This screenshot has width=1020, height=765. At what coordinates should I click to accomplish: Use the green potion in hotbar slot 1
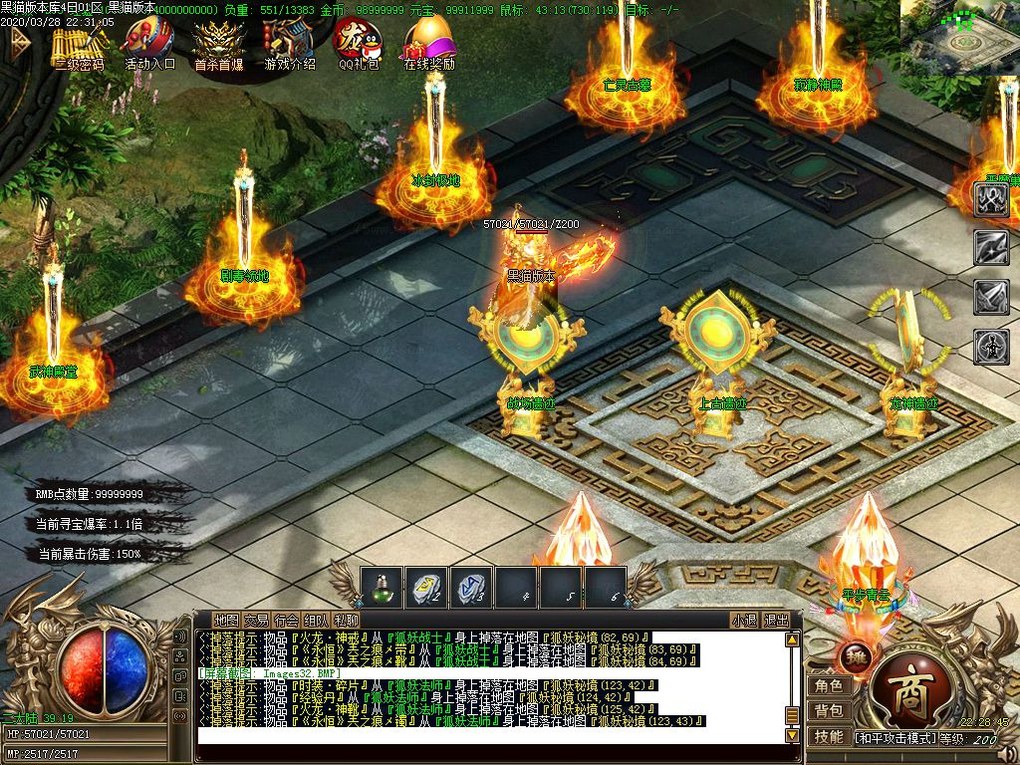tap(382, 588)
